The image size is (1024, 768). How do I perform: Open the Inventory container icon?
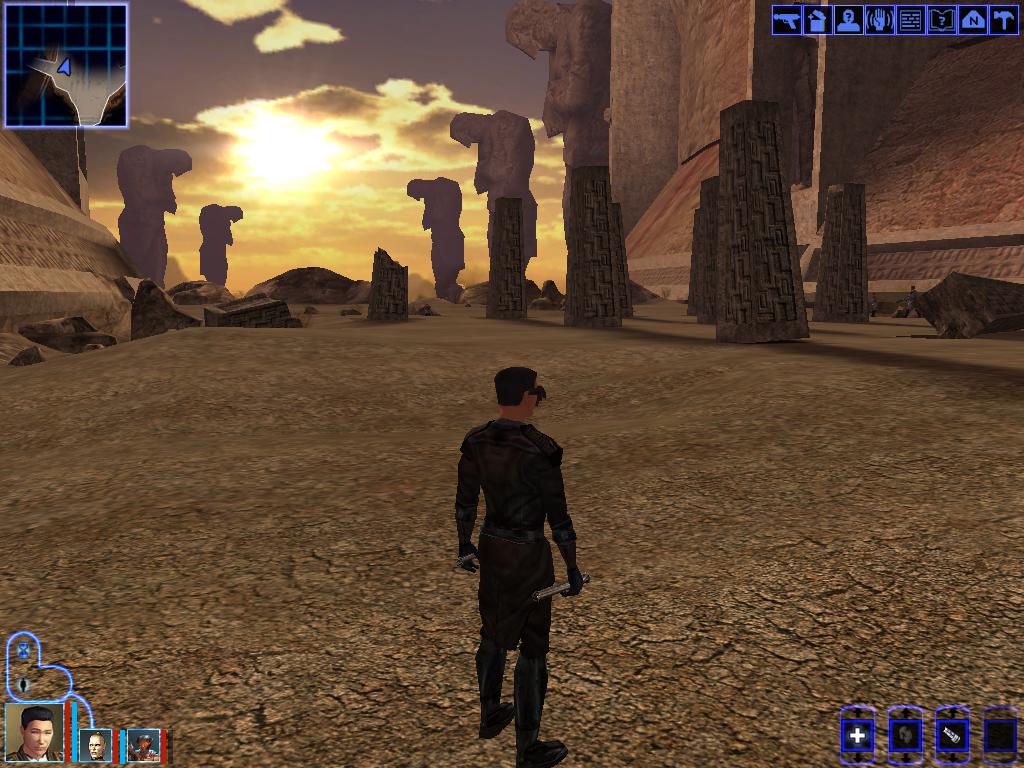[x=817, y=20]
